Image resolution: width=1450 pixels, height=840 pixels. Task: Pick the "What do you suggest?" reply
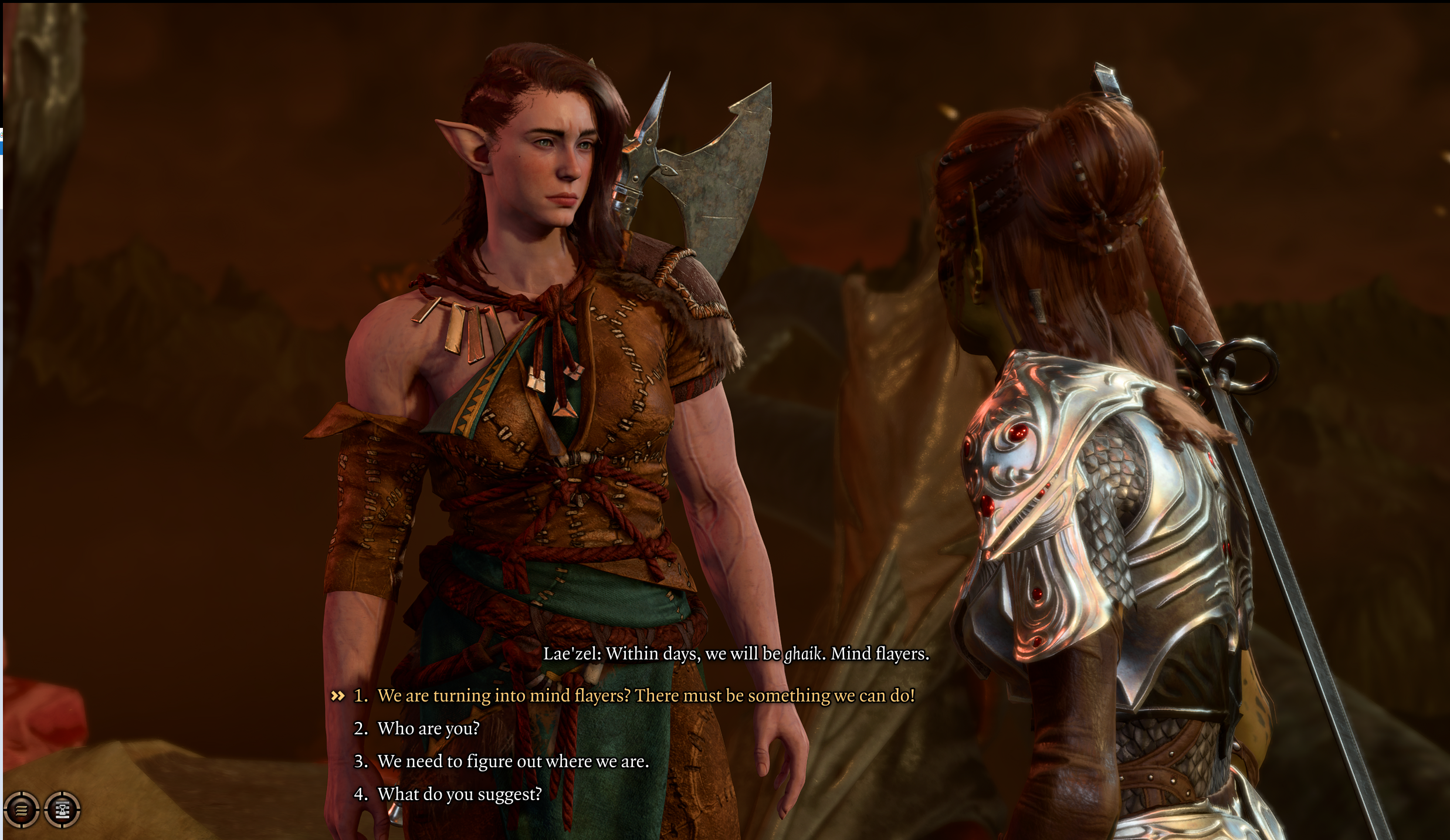[x=459, y=795]
